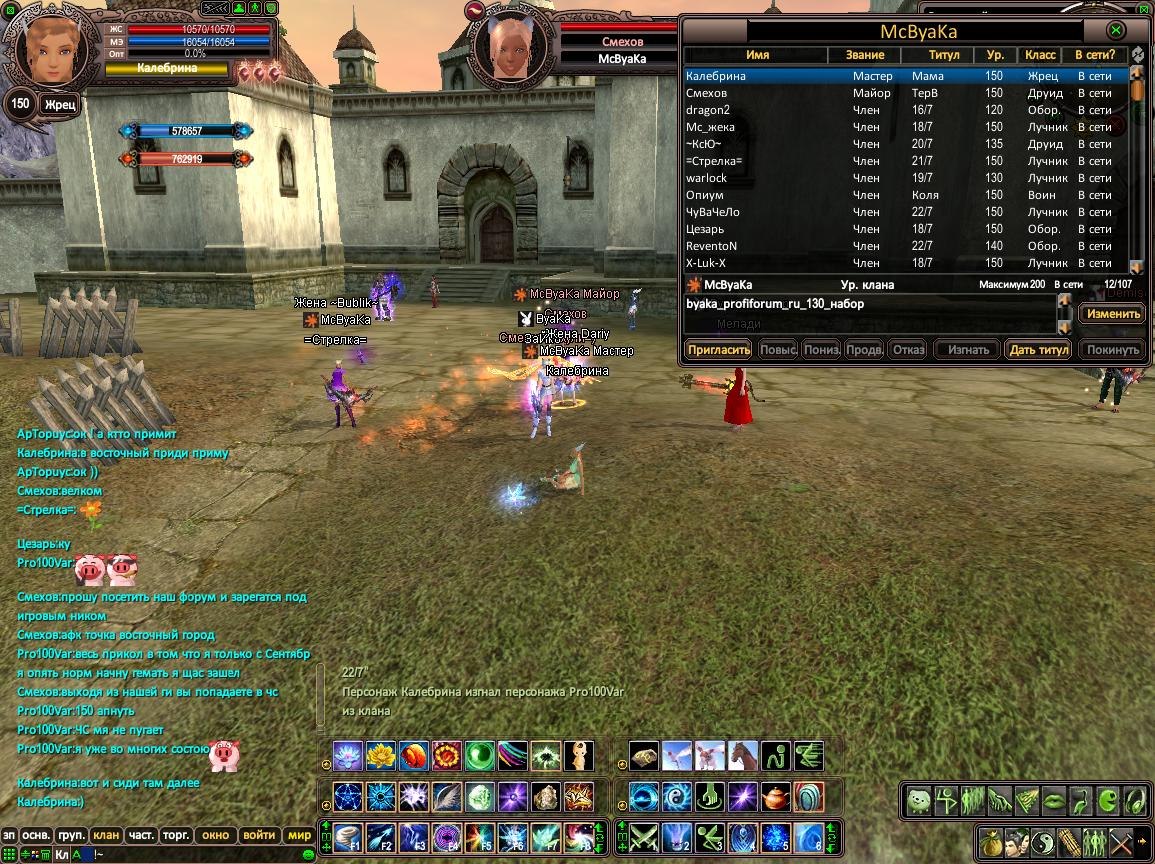Sort the clan list by the Класс column
This screenshot has width=1155, height=864.
coord(1040,55)
